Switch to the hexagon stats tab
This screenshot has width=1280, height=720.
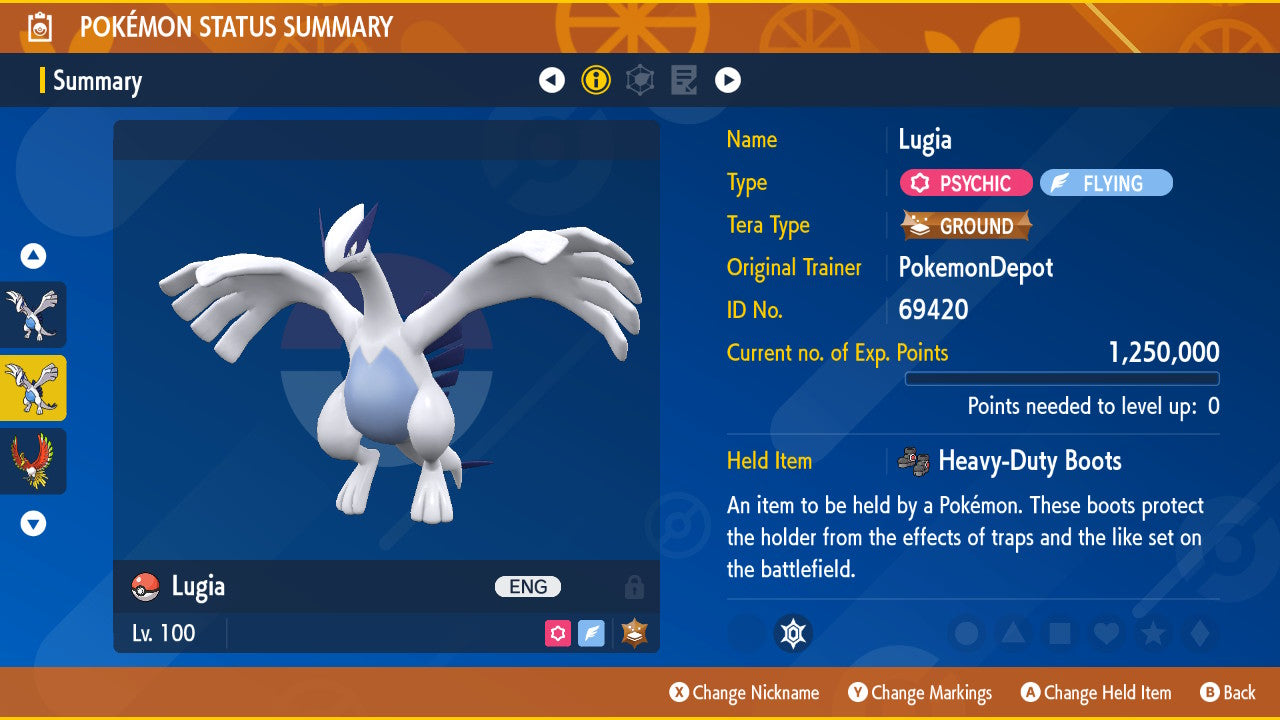click(x=640, y=80)
